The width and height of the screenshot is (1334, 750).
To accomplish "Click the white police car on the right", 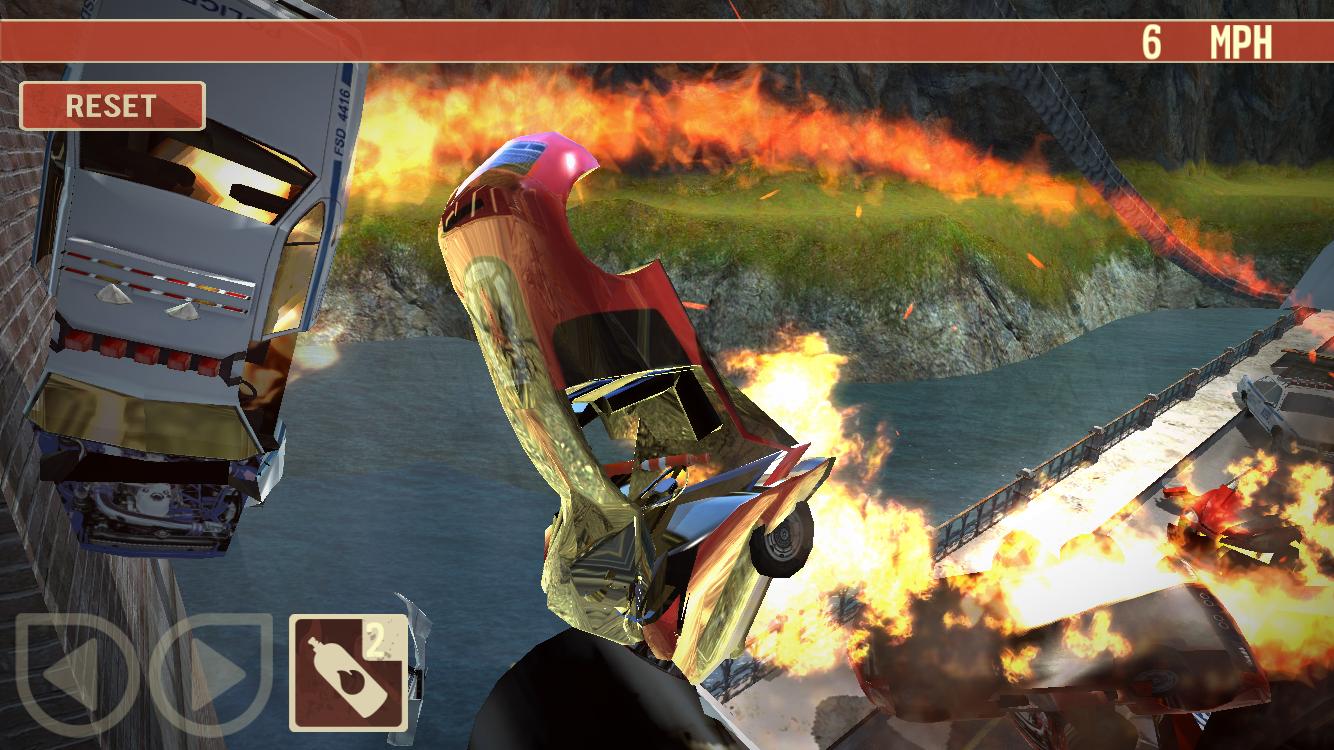I will [1265, 406].
